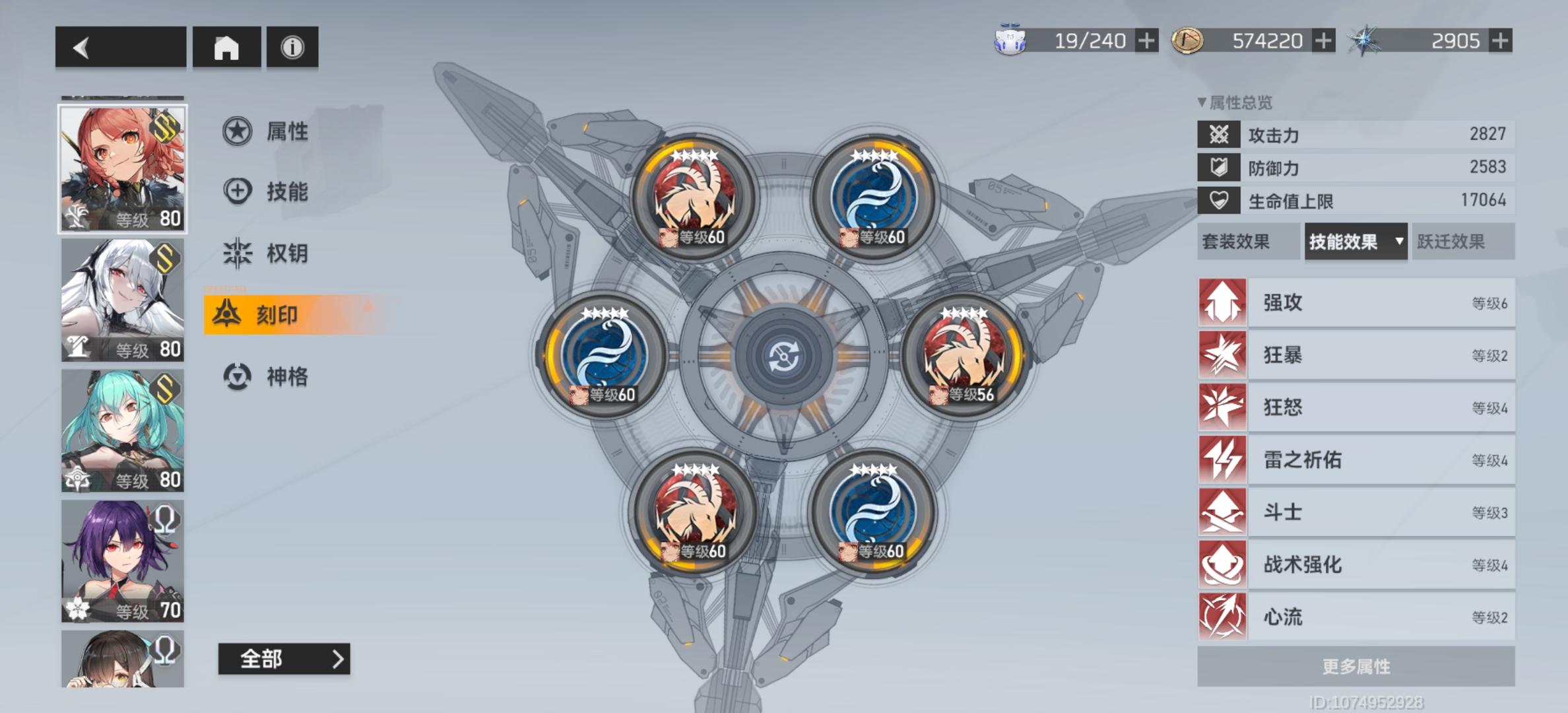Select the 强攻 skill effect icon

tap(1222, 303)
